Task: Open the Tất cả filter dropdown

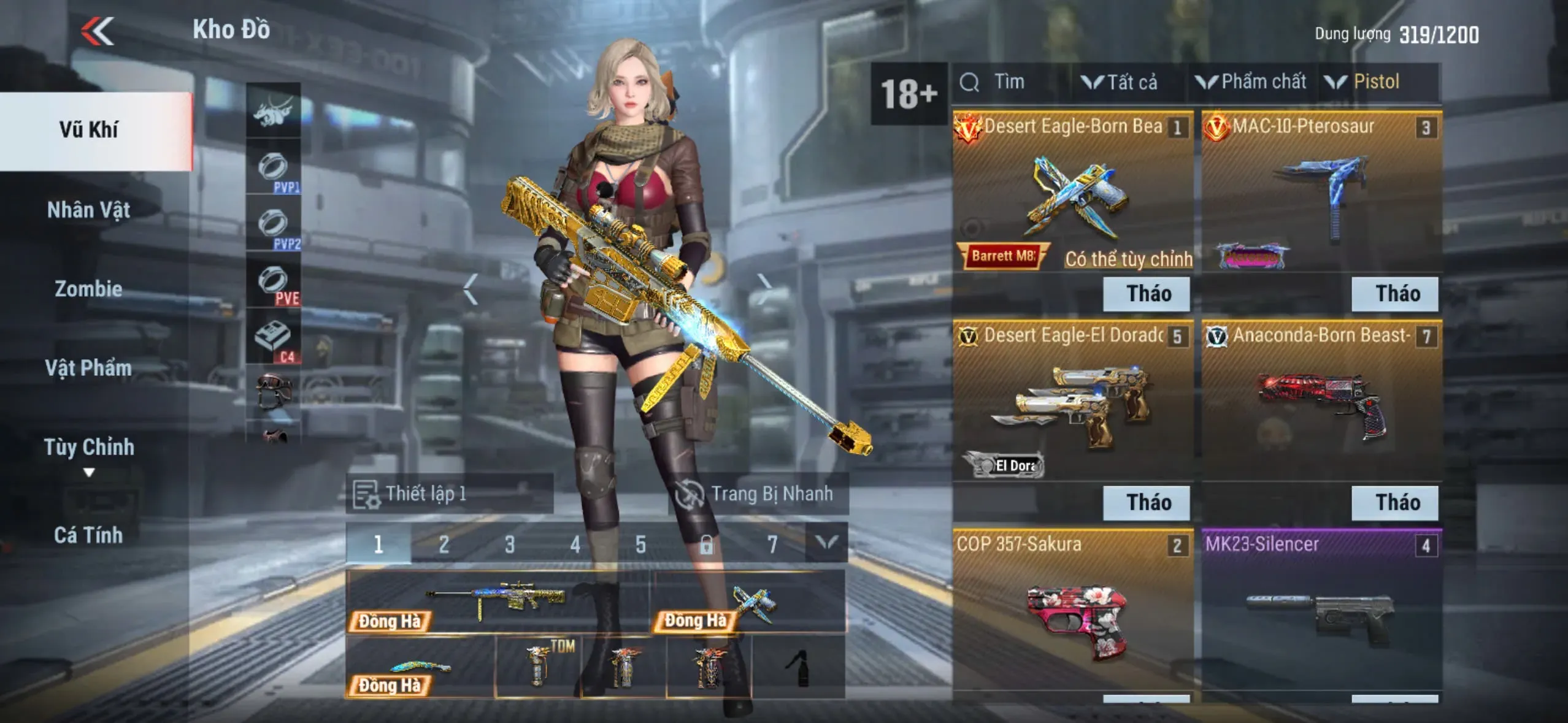Action: [x=1120, y=82]
